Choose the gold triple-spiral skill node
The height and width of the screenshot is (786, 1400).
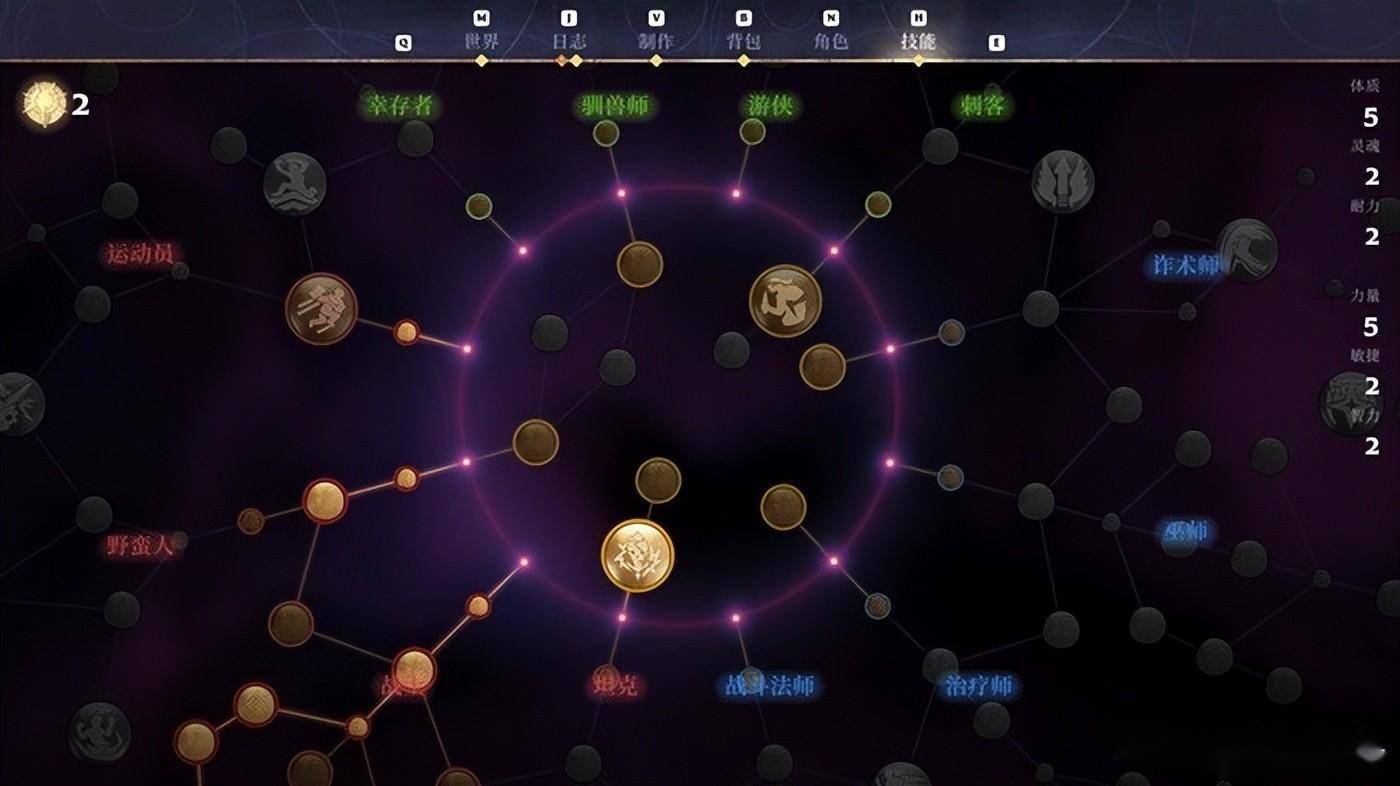[x=785, y=300]
